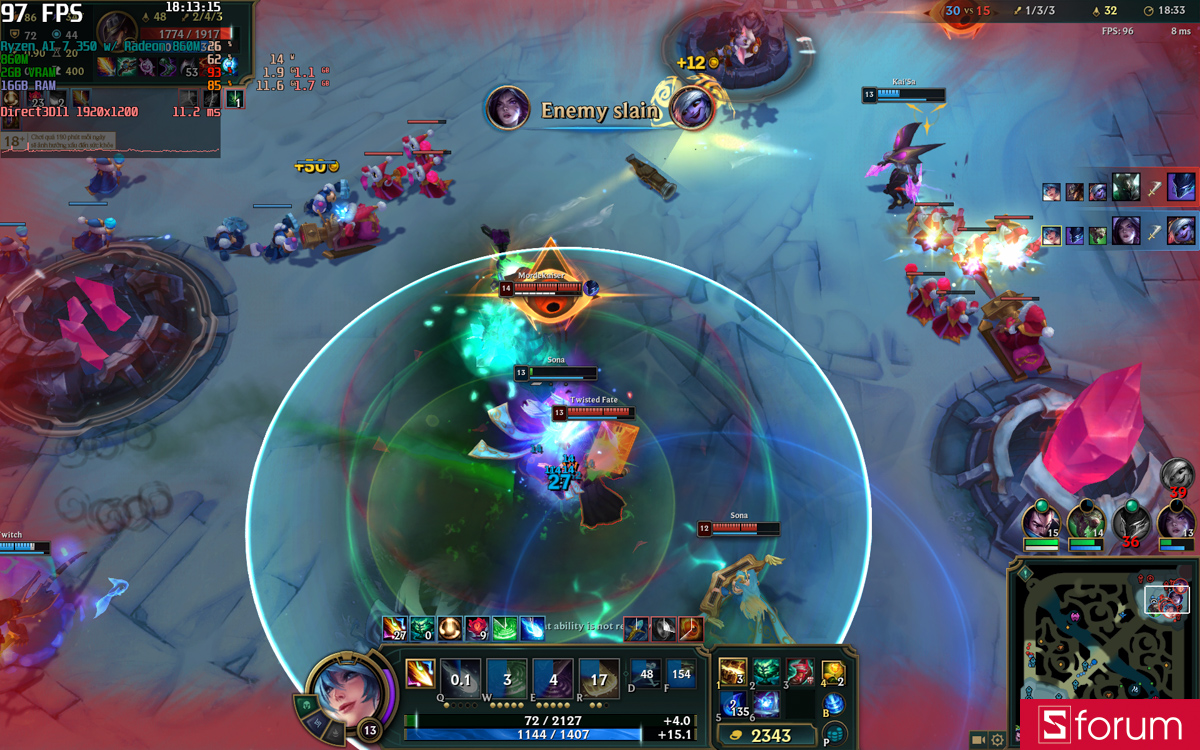Screen dimensions: 1200x750
Task: Select the red boots item slot
Action: tap(799, 672)
